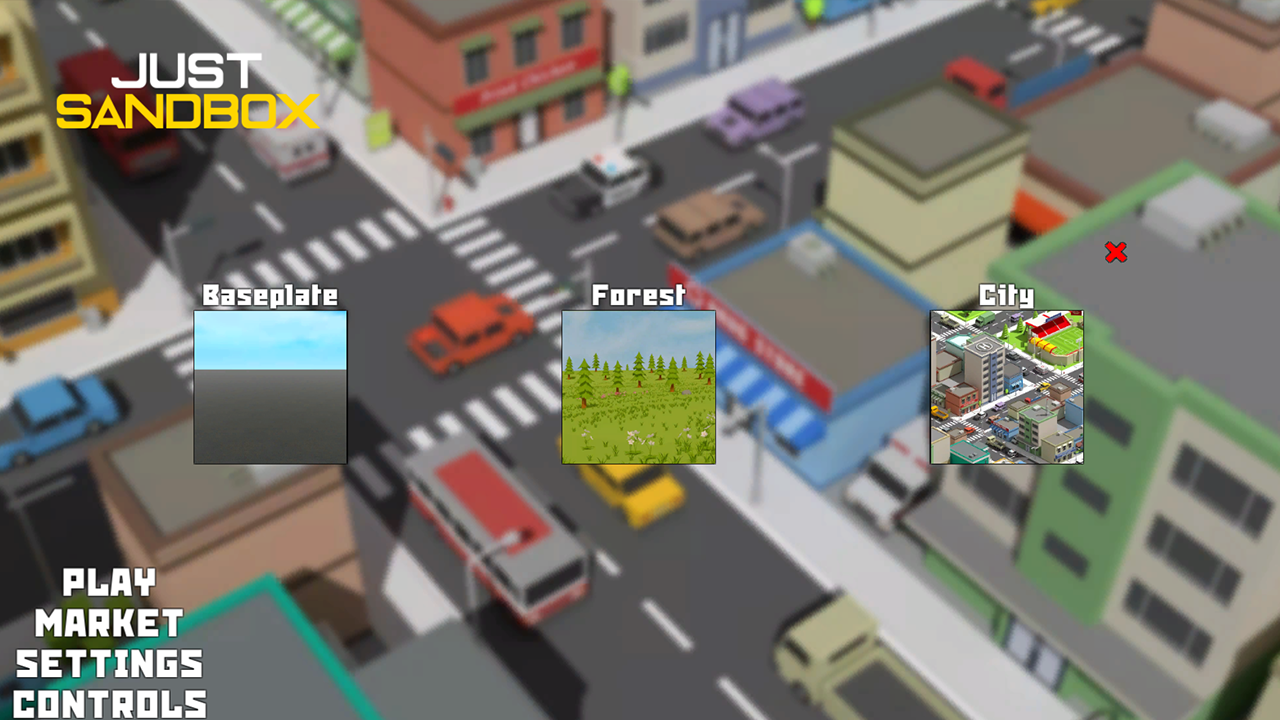Browse items by clicking MARKET
The height and width of the screenshot is (720, 1280).
[108, 624]
